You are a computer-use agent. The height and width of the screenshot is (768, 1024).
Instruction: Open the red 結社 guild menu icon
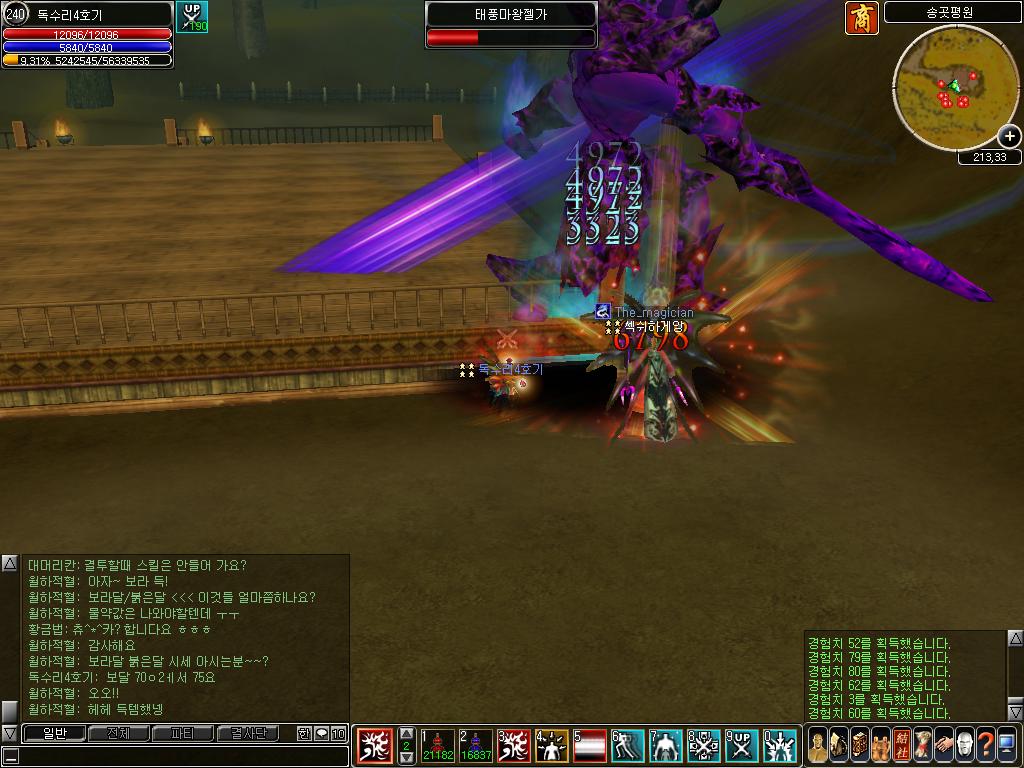pyautogui.click(x=902, y=745)
